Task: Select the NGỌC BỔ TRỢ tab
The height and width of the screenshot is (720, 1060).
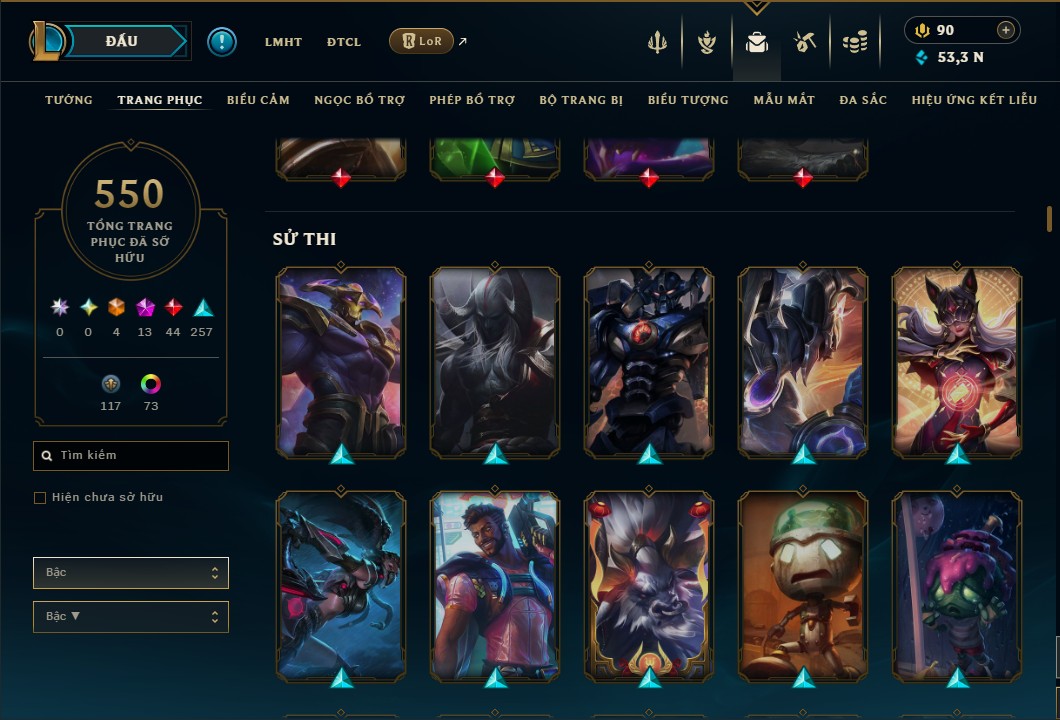Action: tap(359, 100)
